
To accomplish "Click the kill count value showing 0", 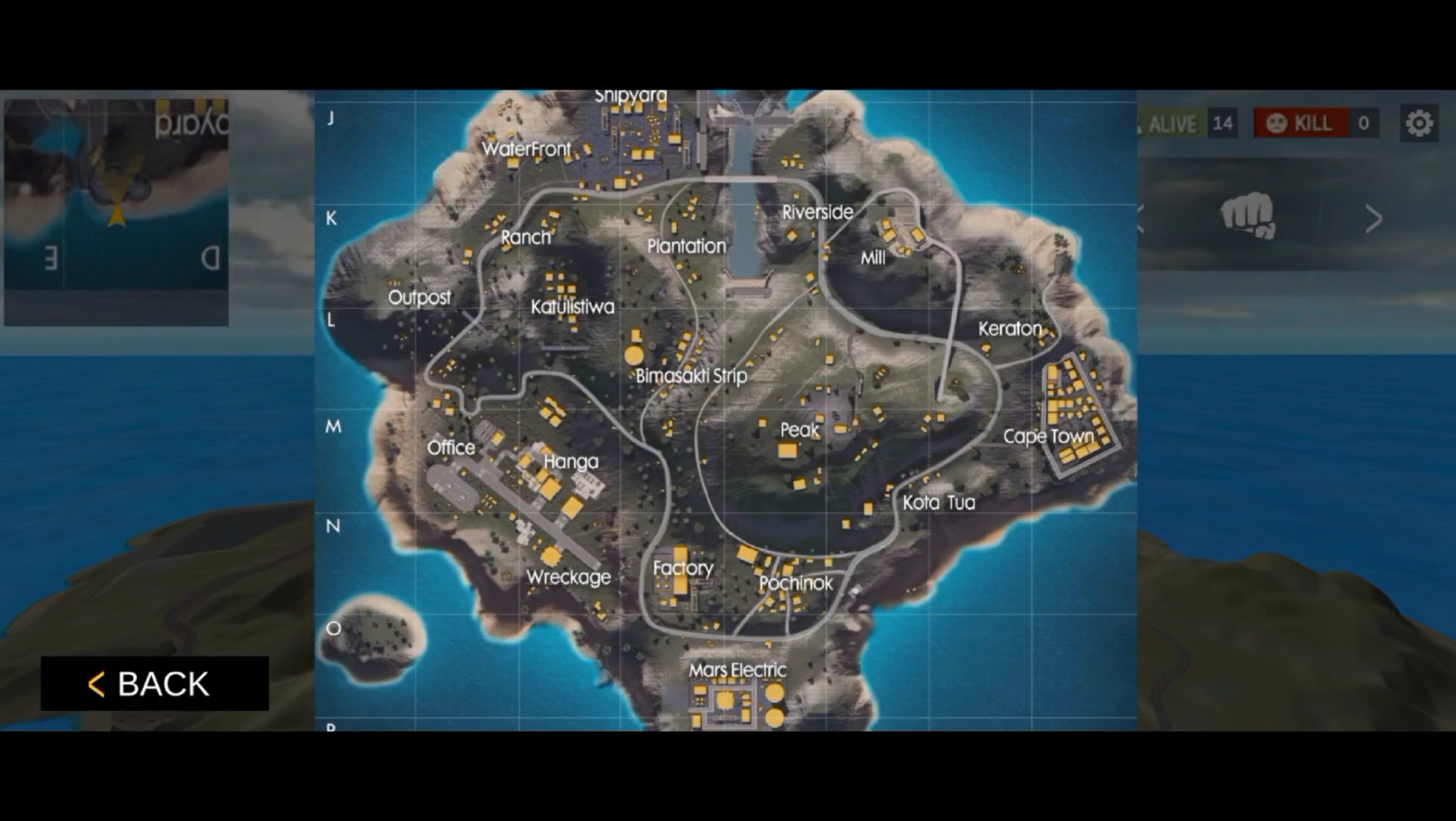I will 1362,123.
